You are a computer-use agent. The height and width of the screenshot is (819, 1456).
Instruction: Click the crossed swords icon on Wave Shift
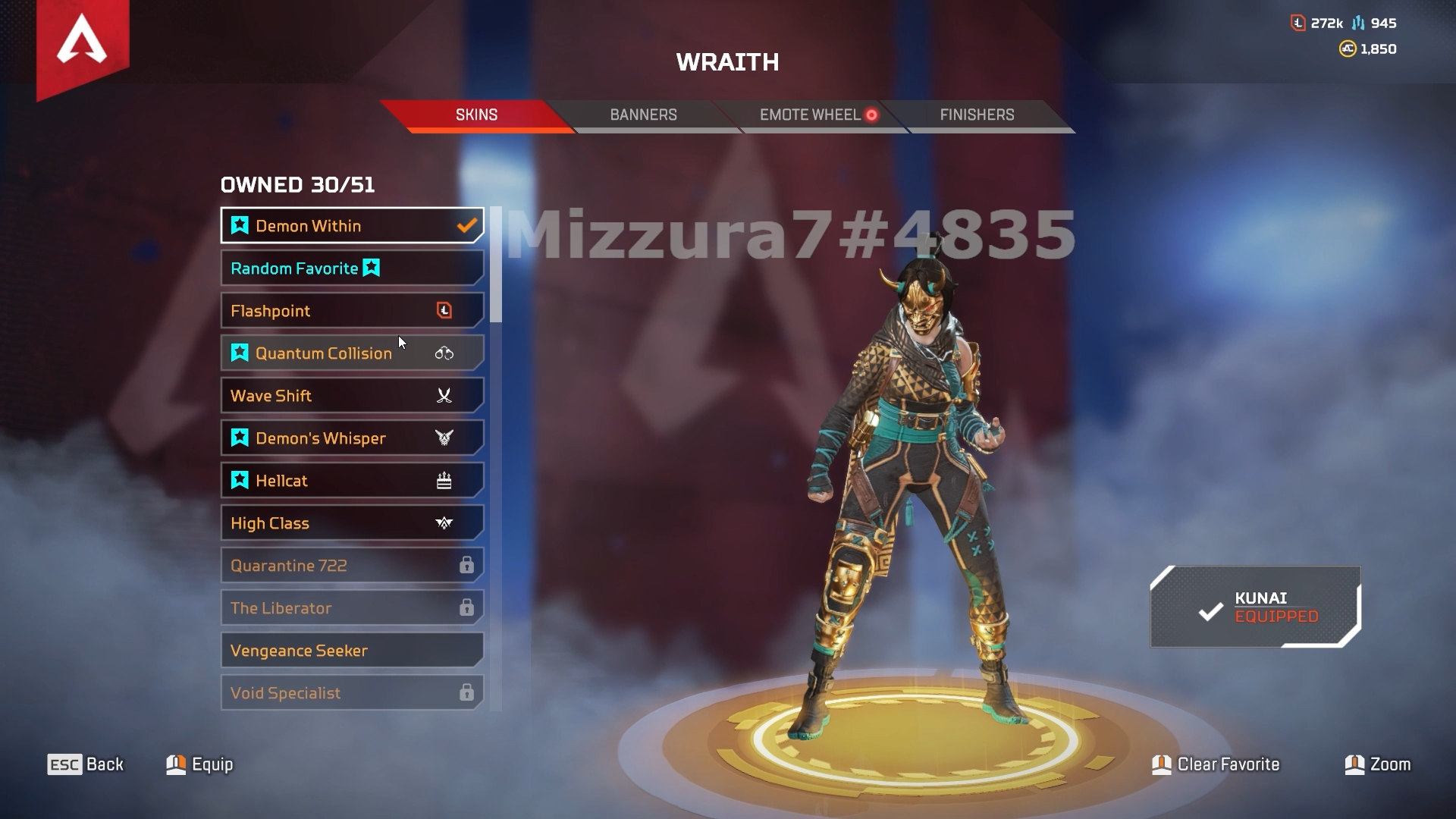[x=445, y=395]
